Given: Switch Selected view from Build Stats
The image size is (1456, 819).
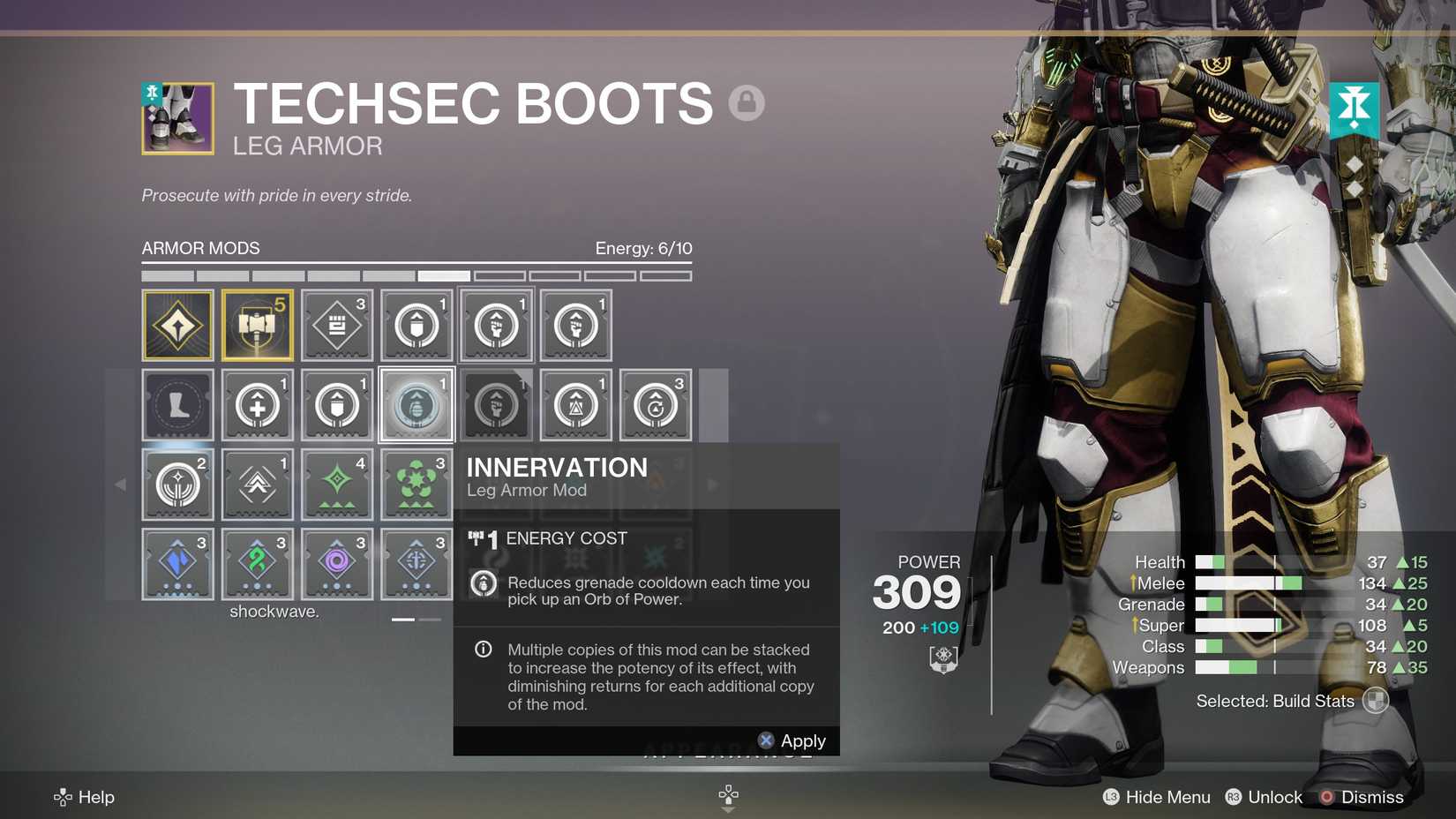Looking at the screenshot, I should coord(1376,700).
